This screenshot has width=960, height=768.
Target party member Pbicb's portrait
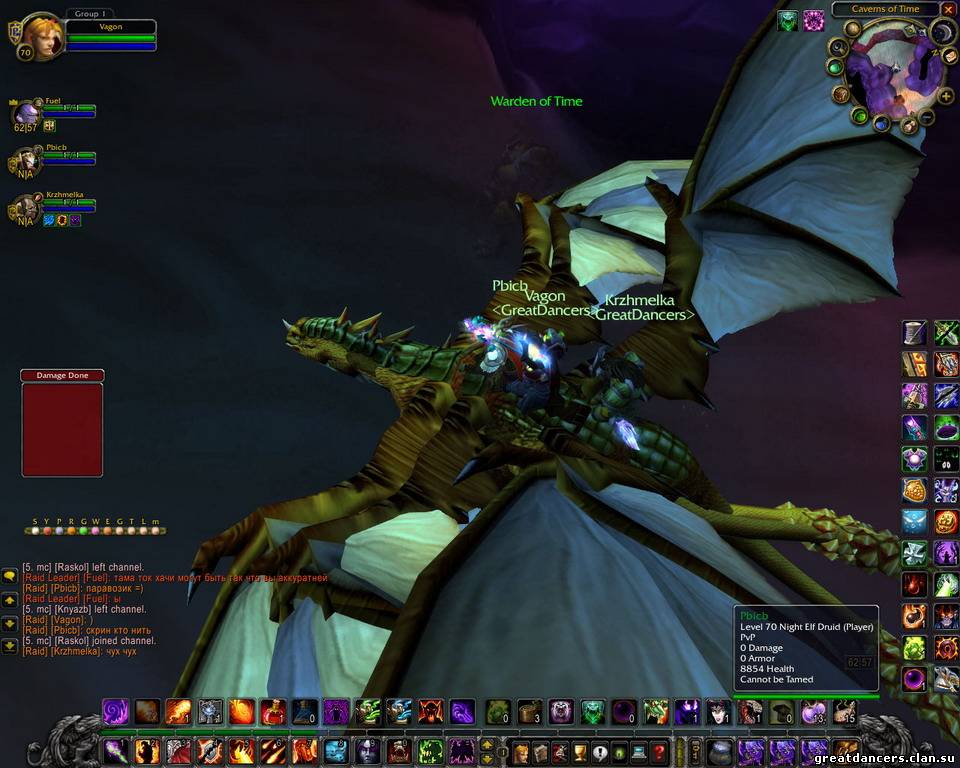click(x=26, y=159)
